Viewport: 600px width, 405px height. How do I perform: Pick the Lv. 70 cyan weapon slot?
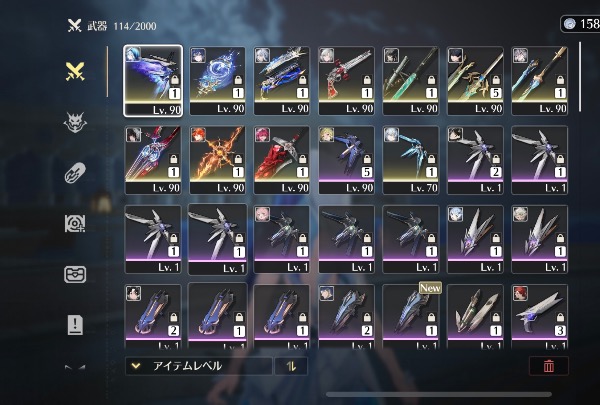411,159
